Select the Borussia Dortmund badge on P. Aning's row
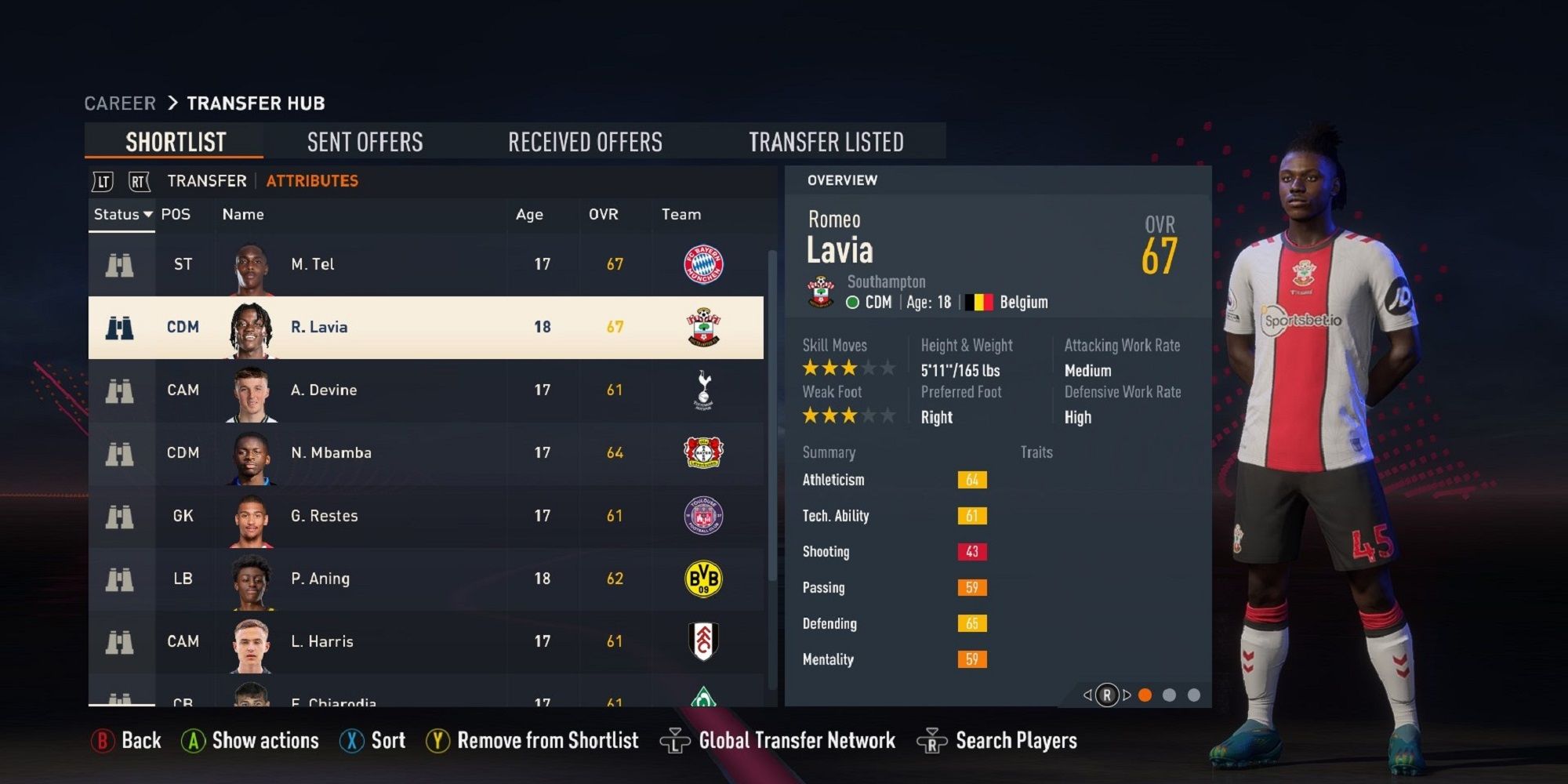1568x784 pixels. pyautogui.click(x=703, y=578)
